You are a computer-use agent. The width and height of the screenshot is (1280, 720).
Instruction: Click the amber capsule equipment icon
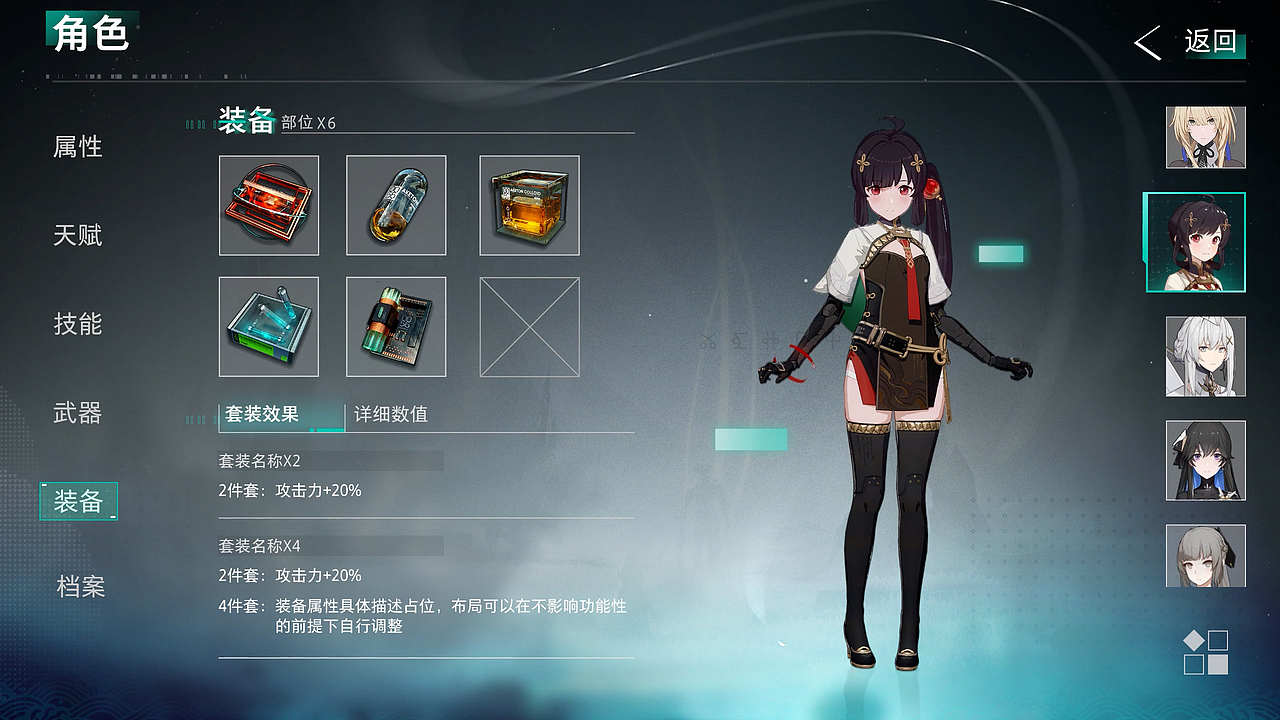tap(396, 205)
